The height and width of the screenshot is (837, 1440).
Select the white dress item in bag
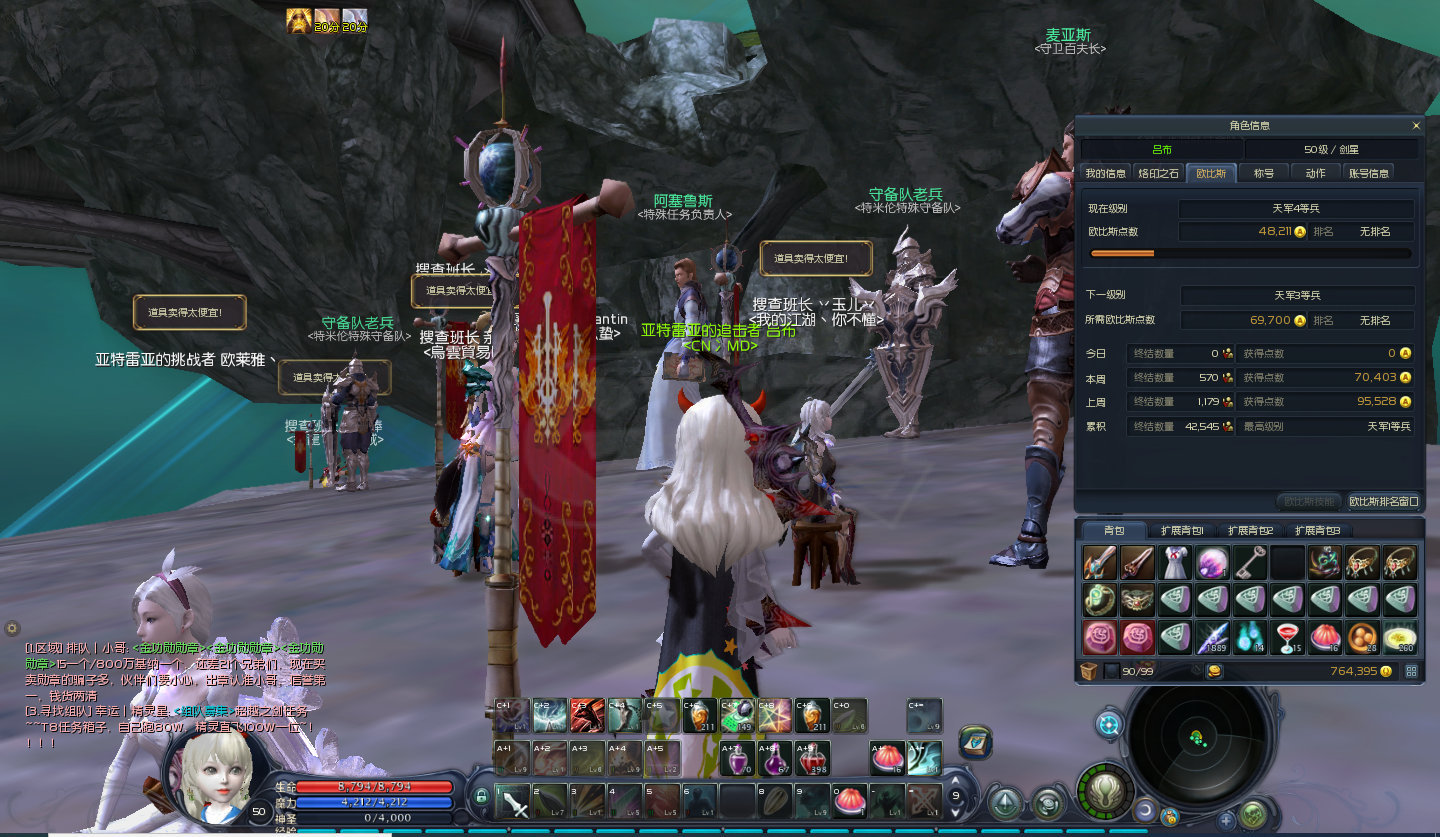click(1174, 563)
